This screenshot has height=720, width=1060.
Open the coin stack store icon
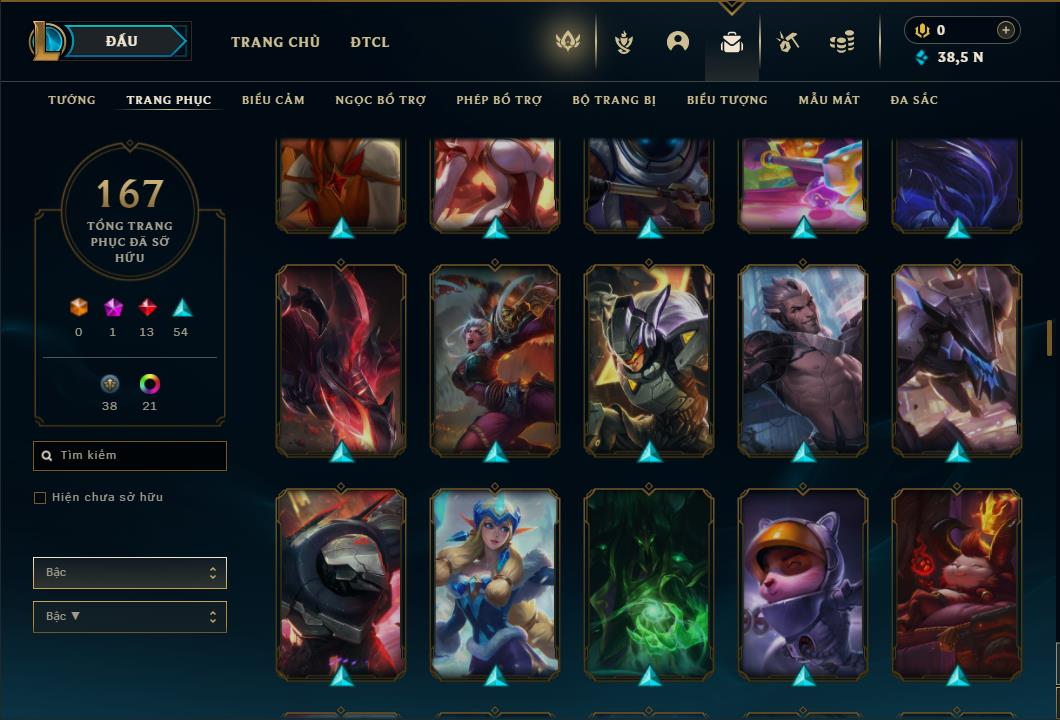[x=842, y=42]
